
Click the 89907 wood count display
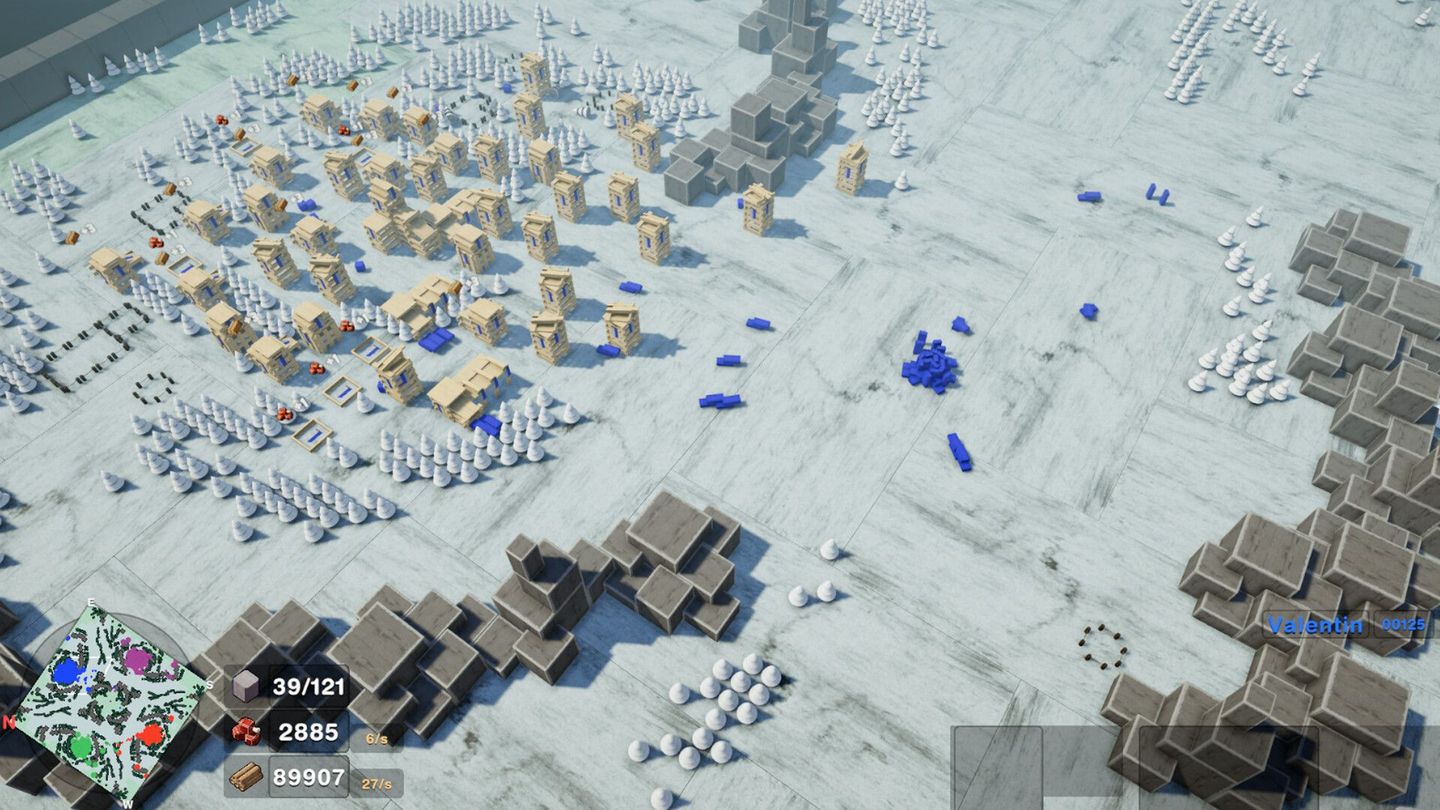pyautogui.click(x=310, y=776)
